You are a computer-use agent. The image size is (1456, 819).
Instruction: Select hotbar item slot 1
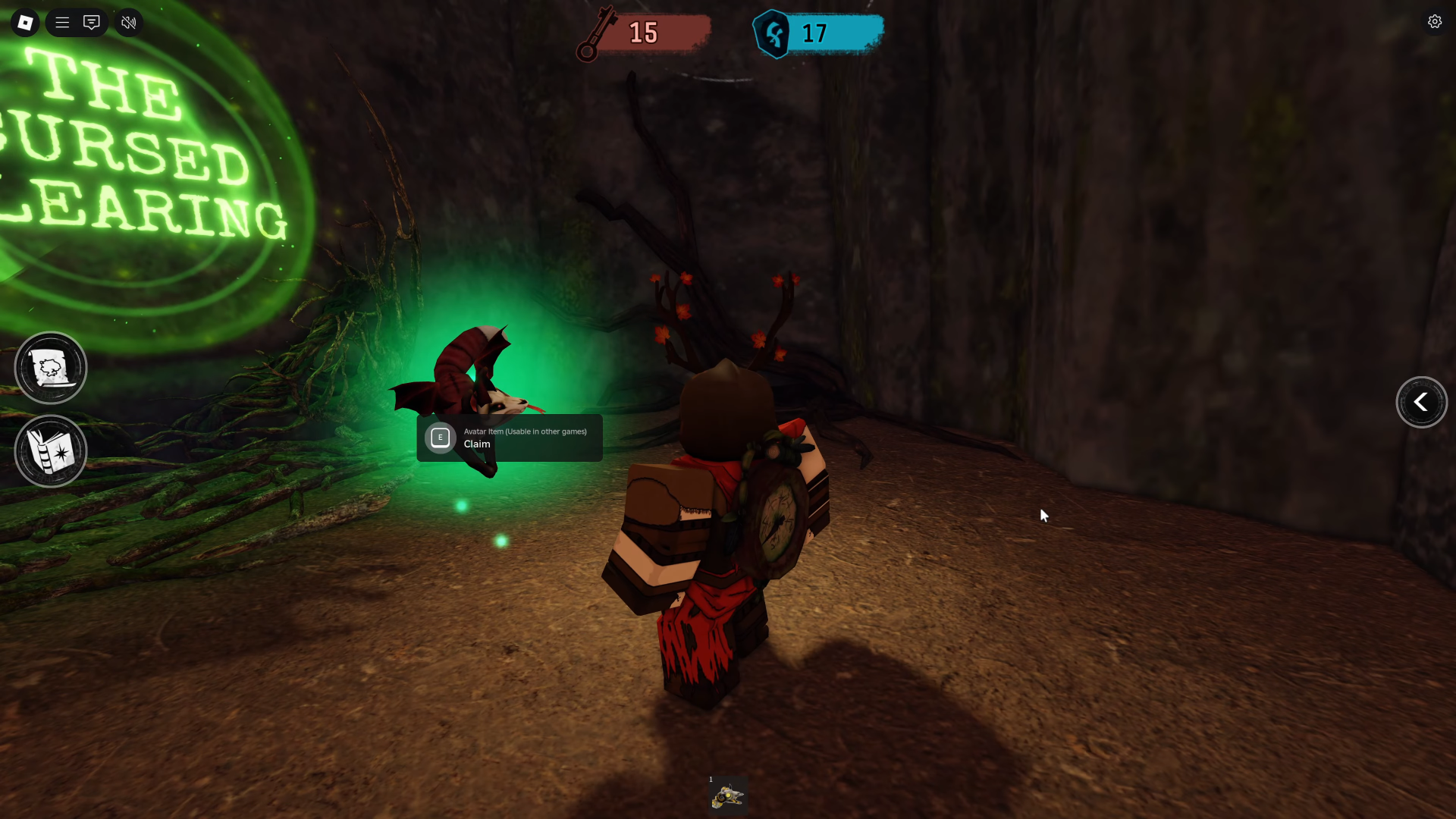click(x=726, y=795)
